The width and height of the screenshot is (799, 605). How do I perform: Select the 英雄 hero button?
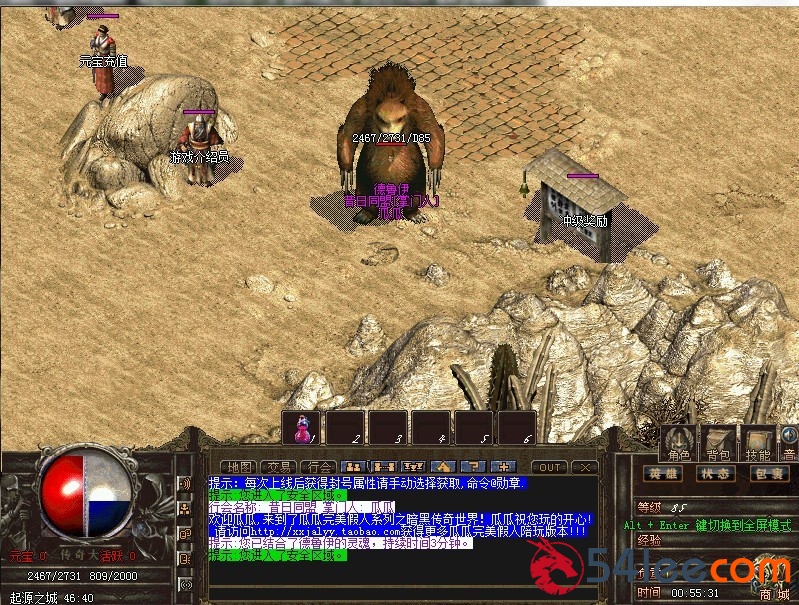click(664, 474)
